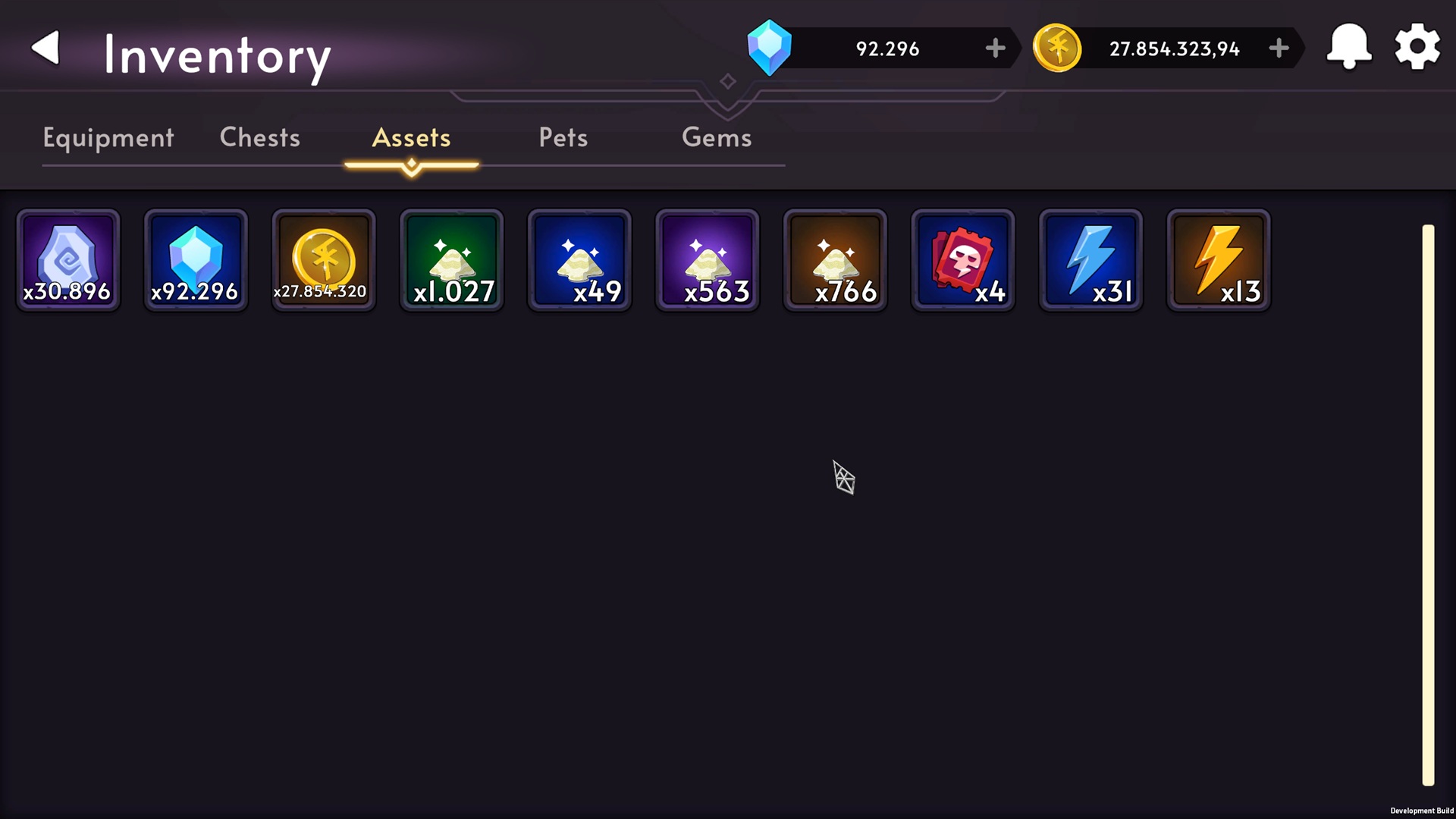Select the gold coin asset x27.854.320
The width and height of the screenshot is (1456, 819).
323,260
